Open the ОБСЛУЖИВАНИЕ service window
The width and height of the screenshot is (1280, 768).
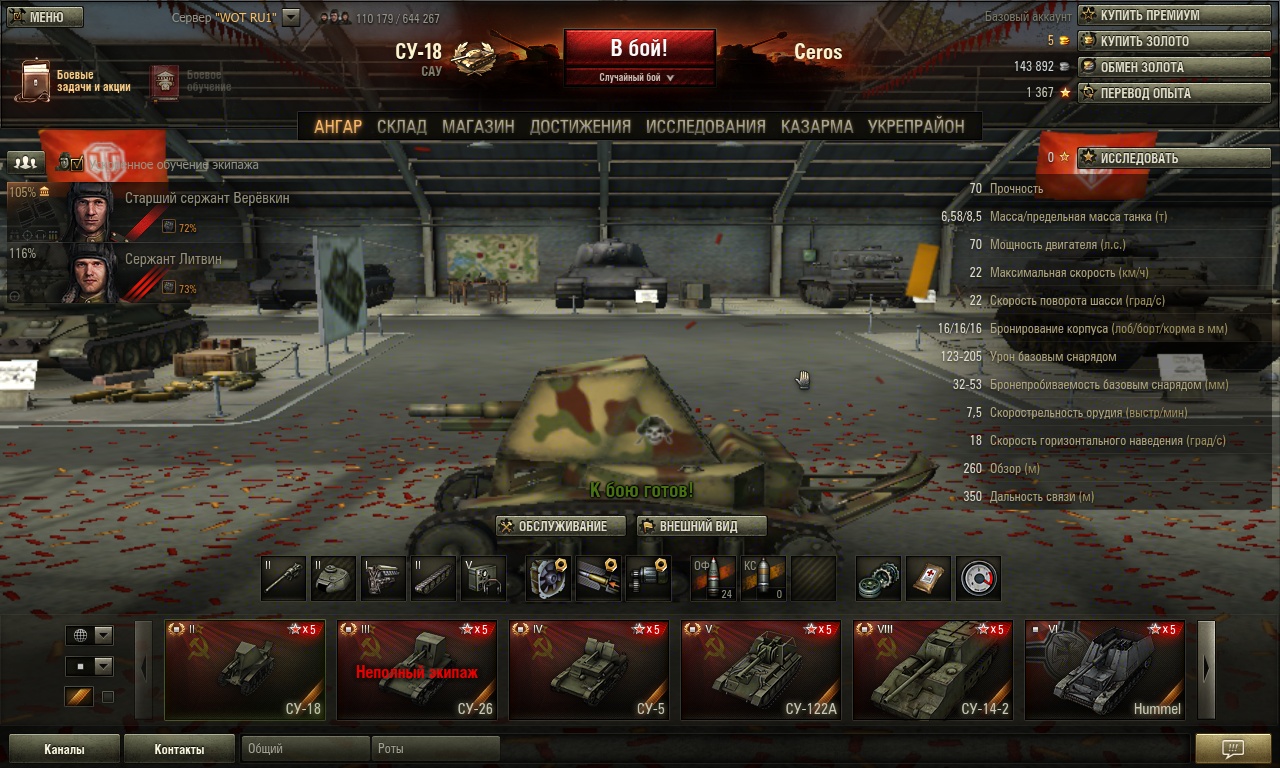(x=561, y=526)
